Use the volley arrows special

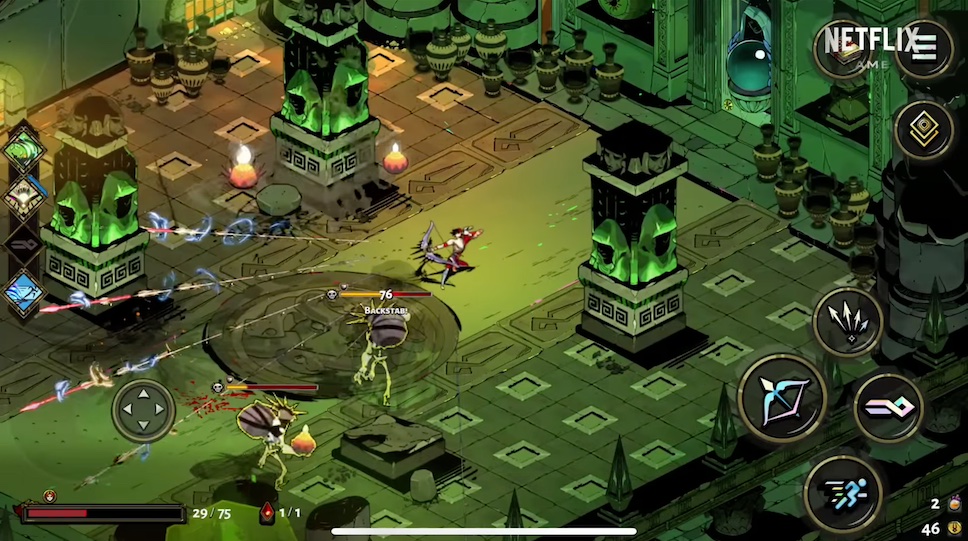[848, 321]
